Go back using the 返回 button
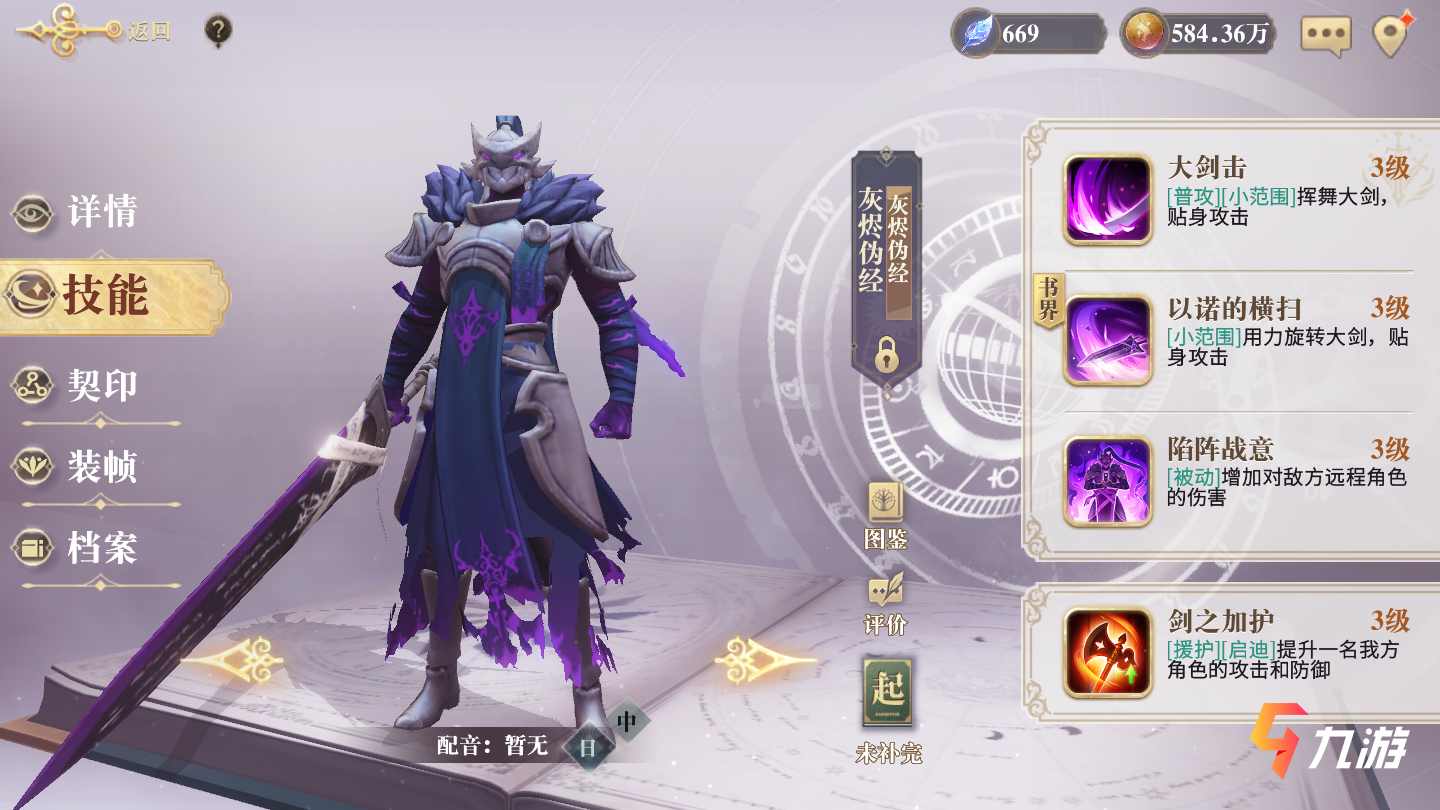Viewport: 1440px width, 810px height. coord(95,31)
